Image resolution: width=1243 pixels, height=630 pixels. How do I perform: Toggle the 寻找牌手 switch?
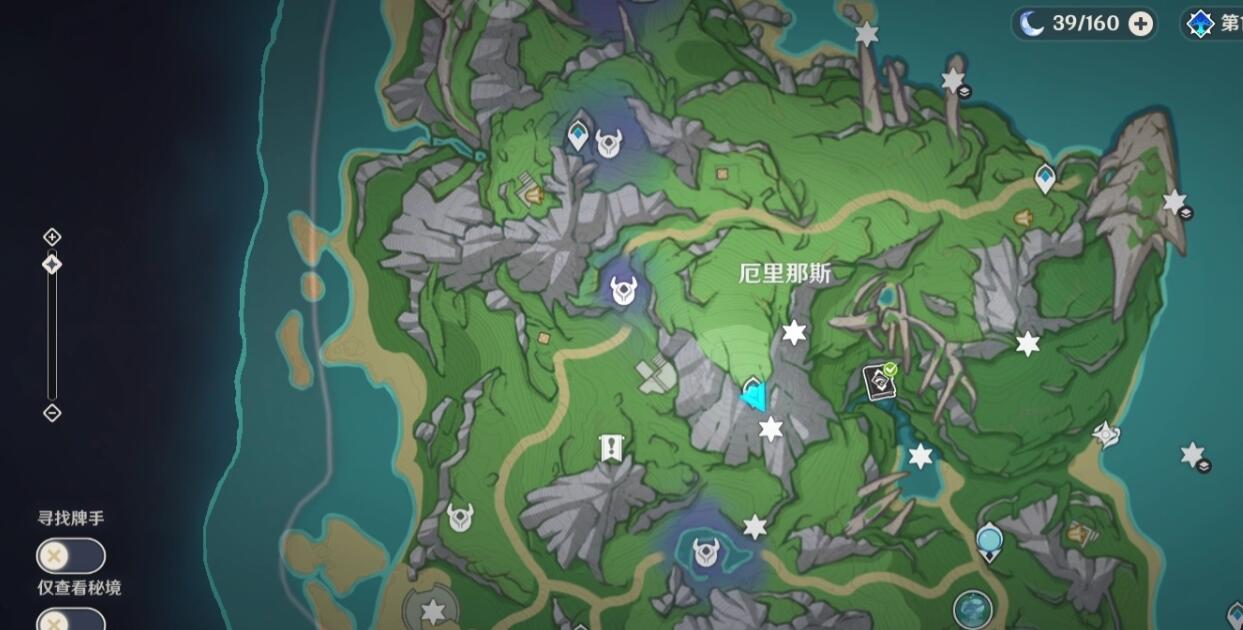pos(71,555)
